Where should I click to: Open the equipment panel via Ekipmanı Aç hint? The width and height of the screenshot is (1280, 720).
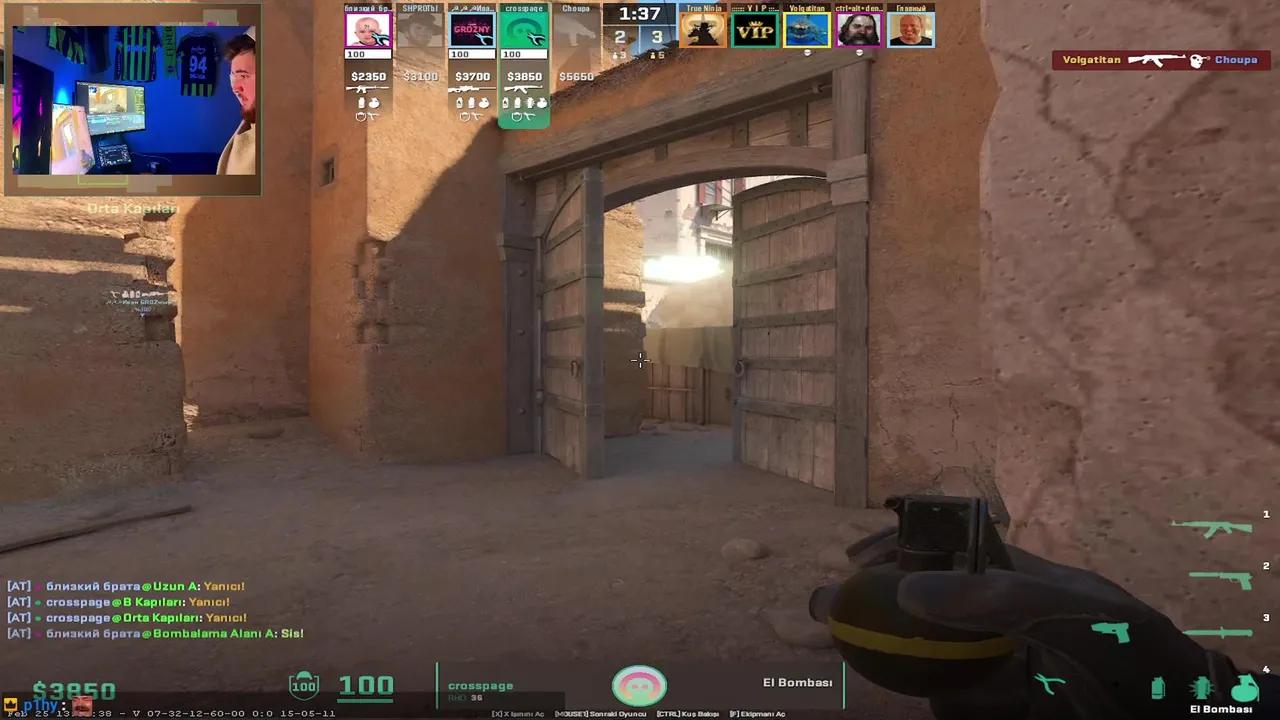[758, 712]
